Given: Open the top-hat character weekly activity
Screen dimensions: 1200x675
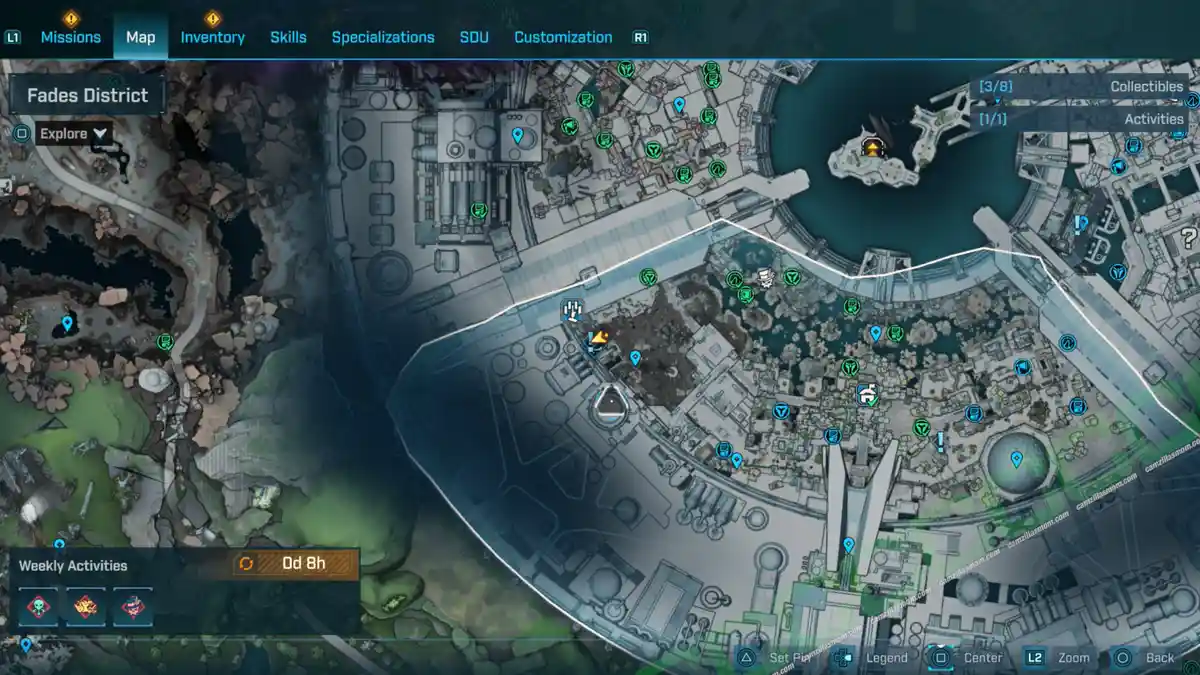Looking at the screenshot, I should coord(133,607).
